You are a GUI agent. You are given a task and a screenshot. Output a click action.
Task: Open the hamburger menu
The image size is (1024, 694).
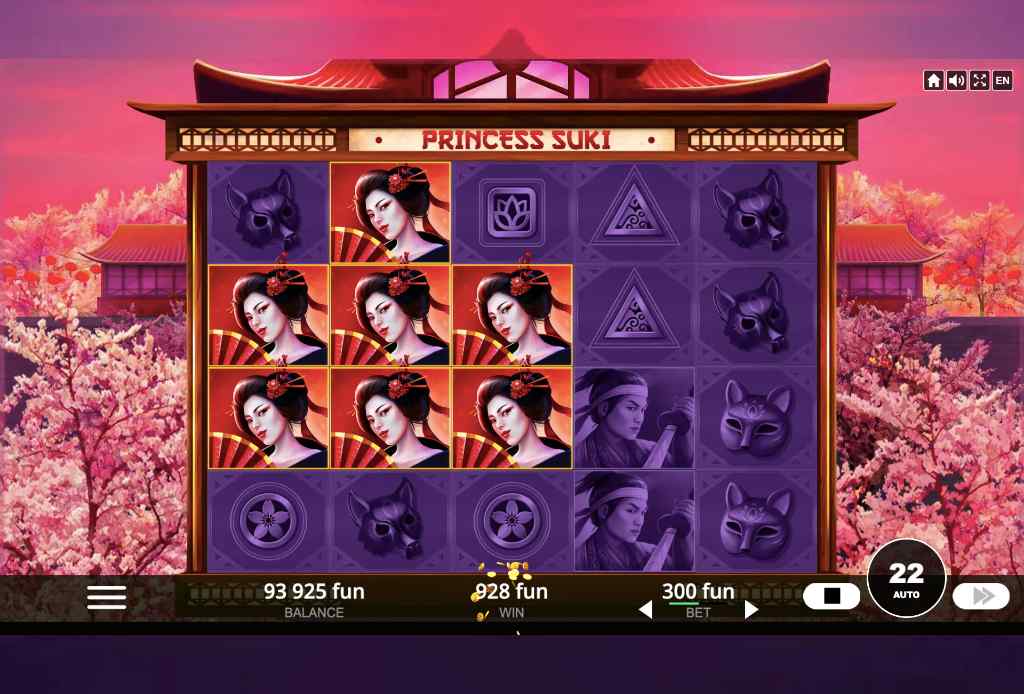tap(106, 597)
